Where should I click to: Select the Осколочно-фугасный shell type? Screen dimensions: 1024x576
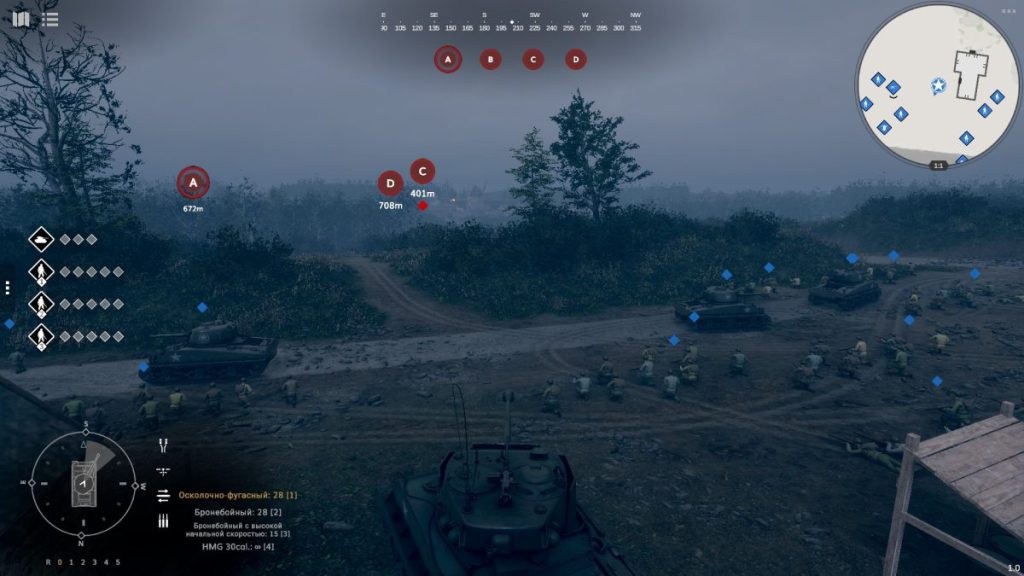(x=238, y=495)
